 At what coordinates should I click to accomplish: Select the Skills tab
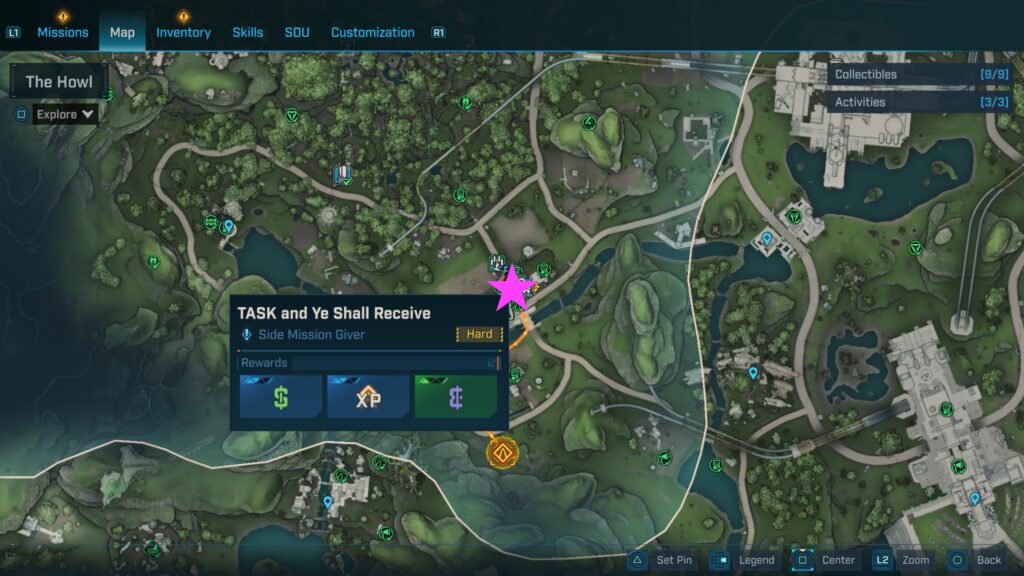248,32
